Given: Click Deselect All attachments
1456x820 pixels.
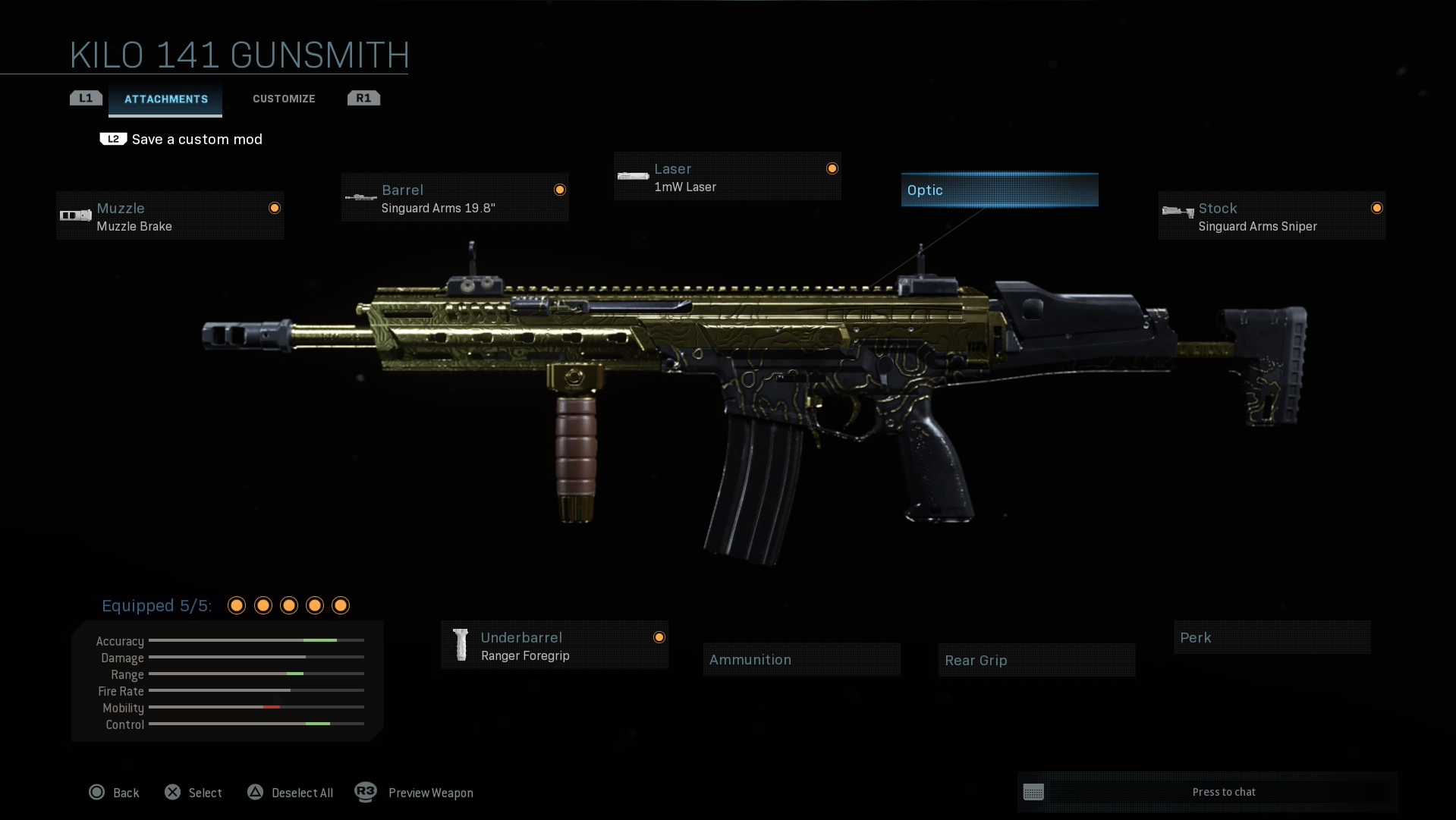Looking at the screenshot, I should (291, 793).
